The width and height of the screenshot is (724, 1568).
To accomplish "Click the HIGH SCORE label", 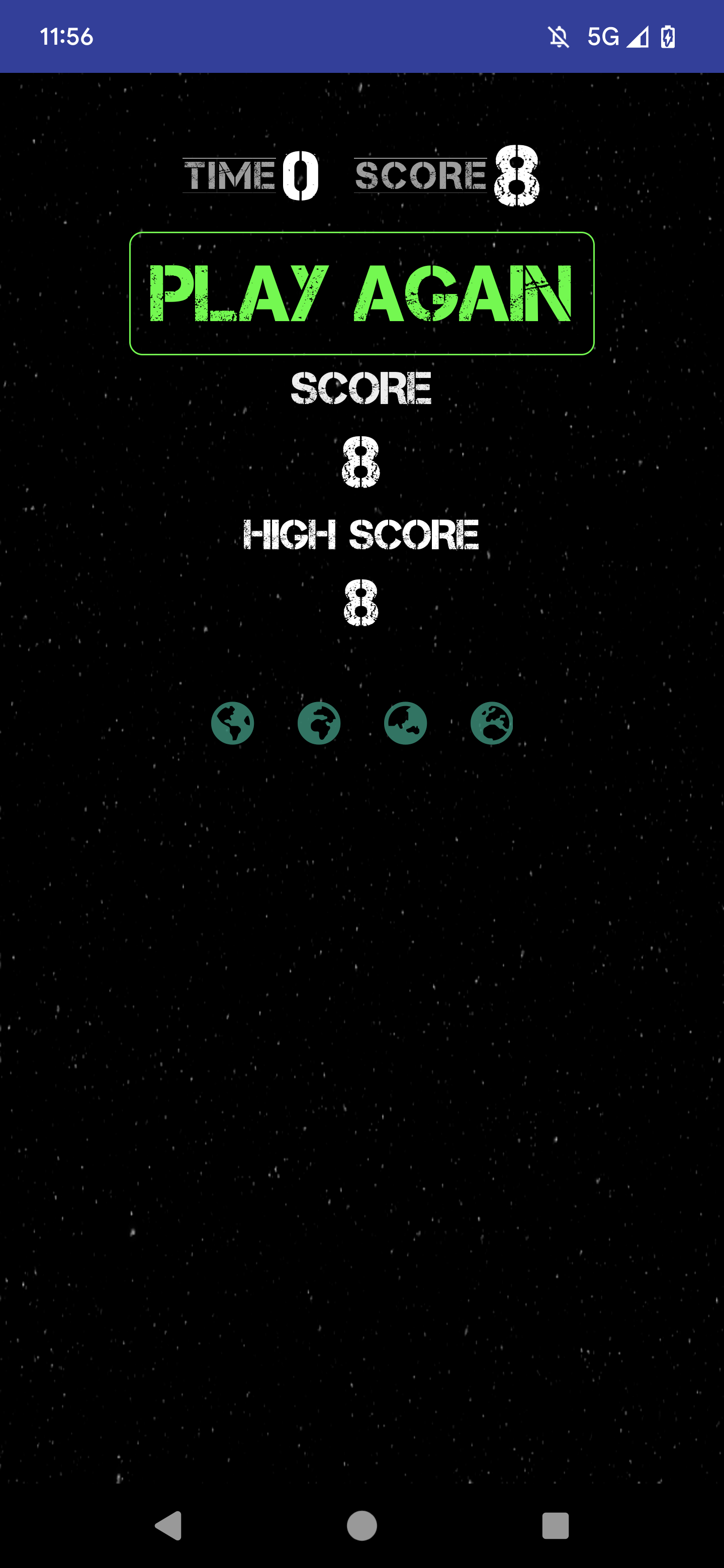I will (x=361, y=534).
